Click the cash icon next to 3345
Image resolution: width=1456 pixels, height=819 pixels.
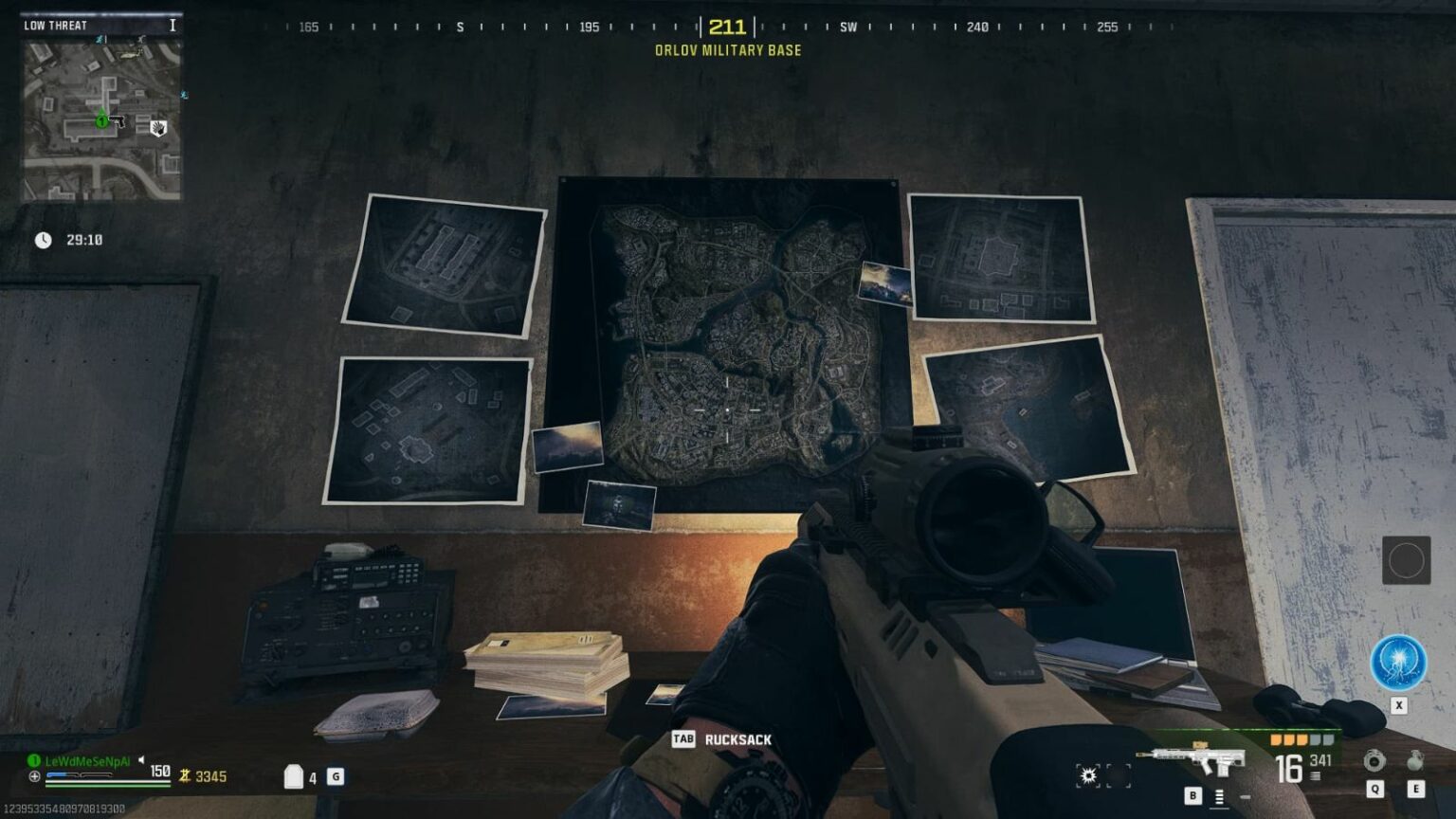186,775
